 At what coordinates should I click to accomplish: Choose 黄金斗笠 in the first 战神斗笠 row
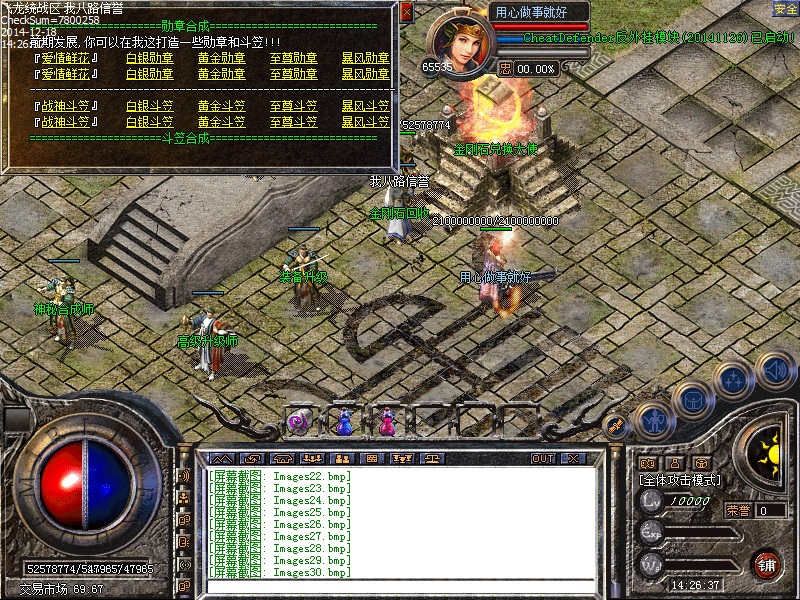221,106
